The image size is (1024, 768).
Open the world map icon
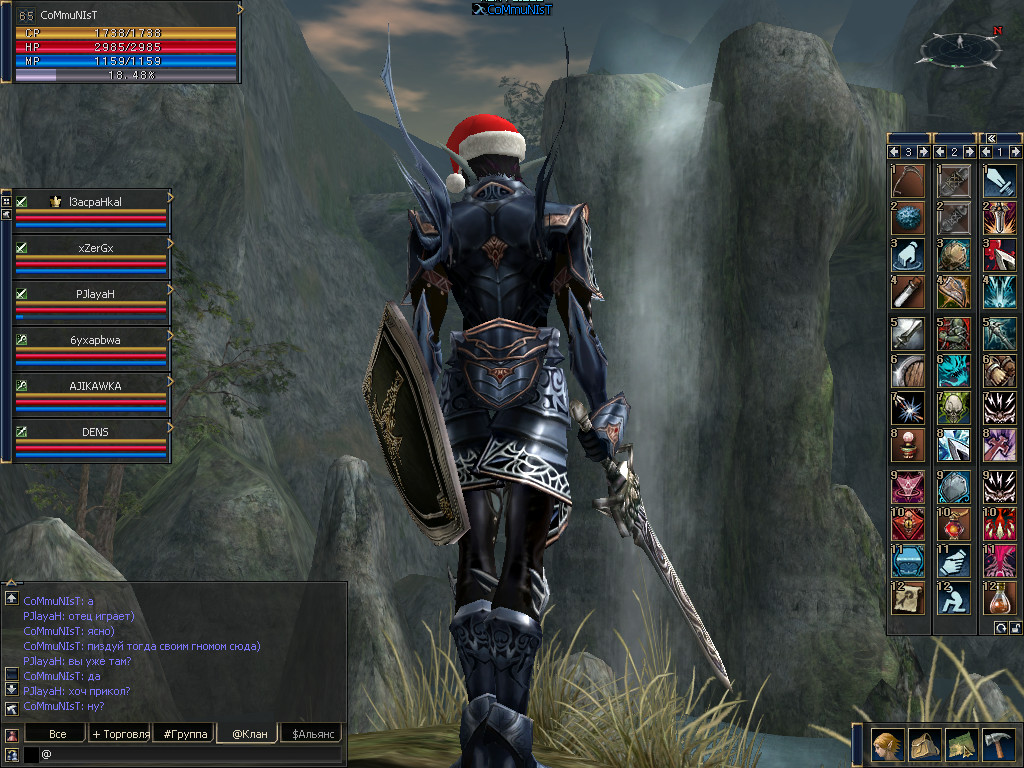pos(961,745)
